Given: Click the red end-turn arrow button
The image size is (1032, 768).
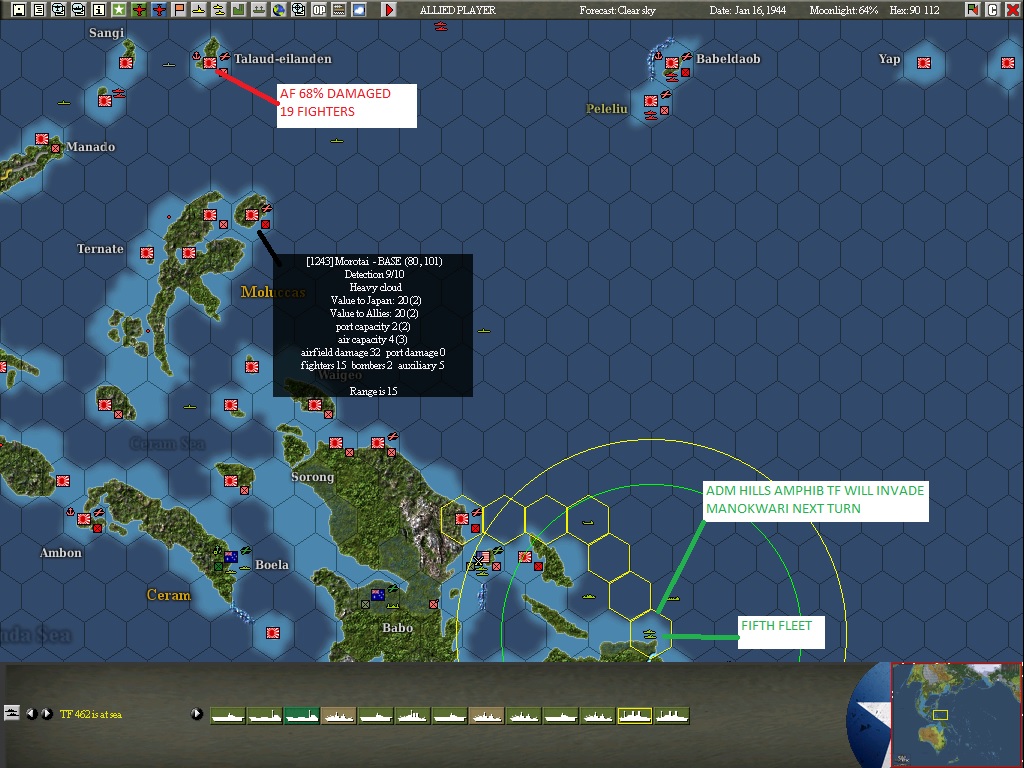Looking at the screenshot, I should point(389,10).
